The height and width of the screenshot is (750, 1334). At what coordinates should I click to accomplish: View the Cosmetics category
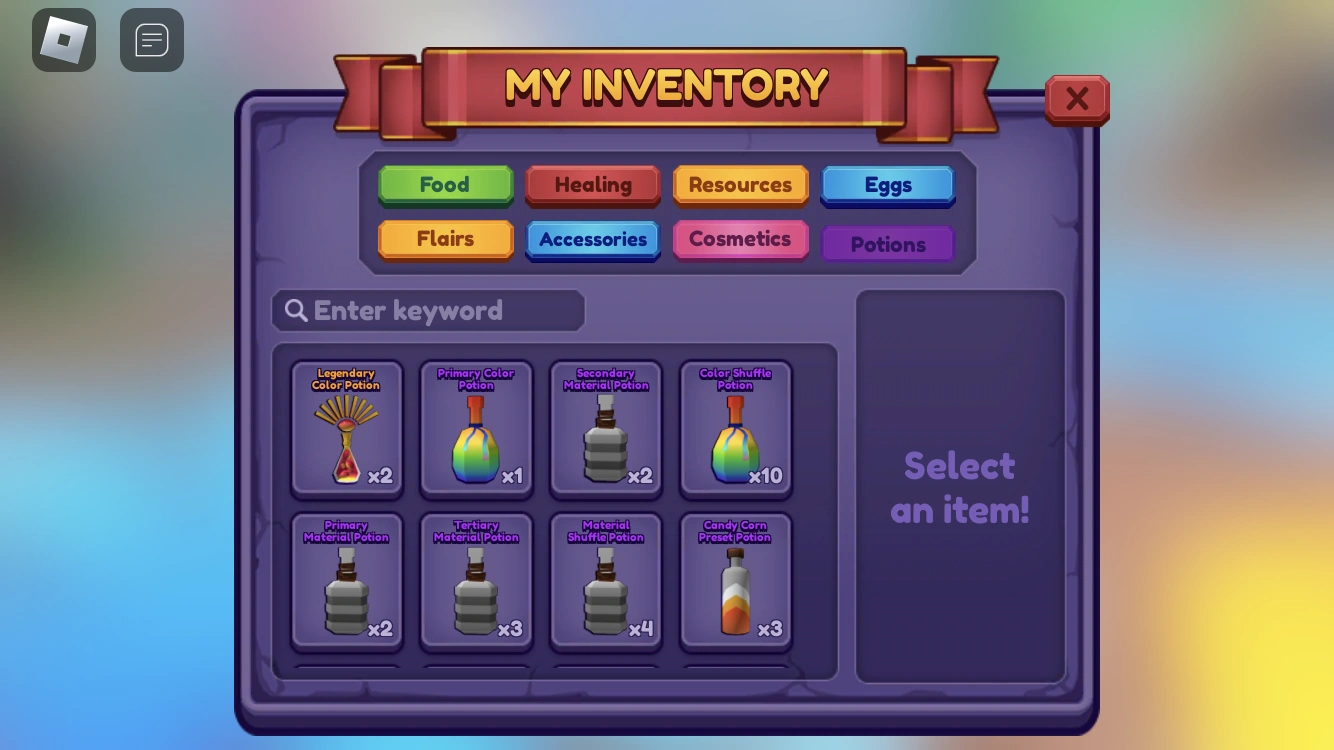(x=740, y=239)
